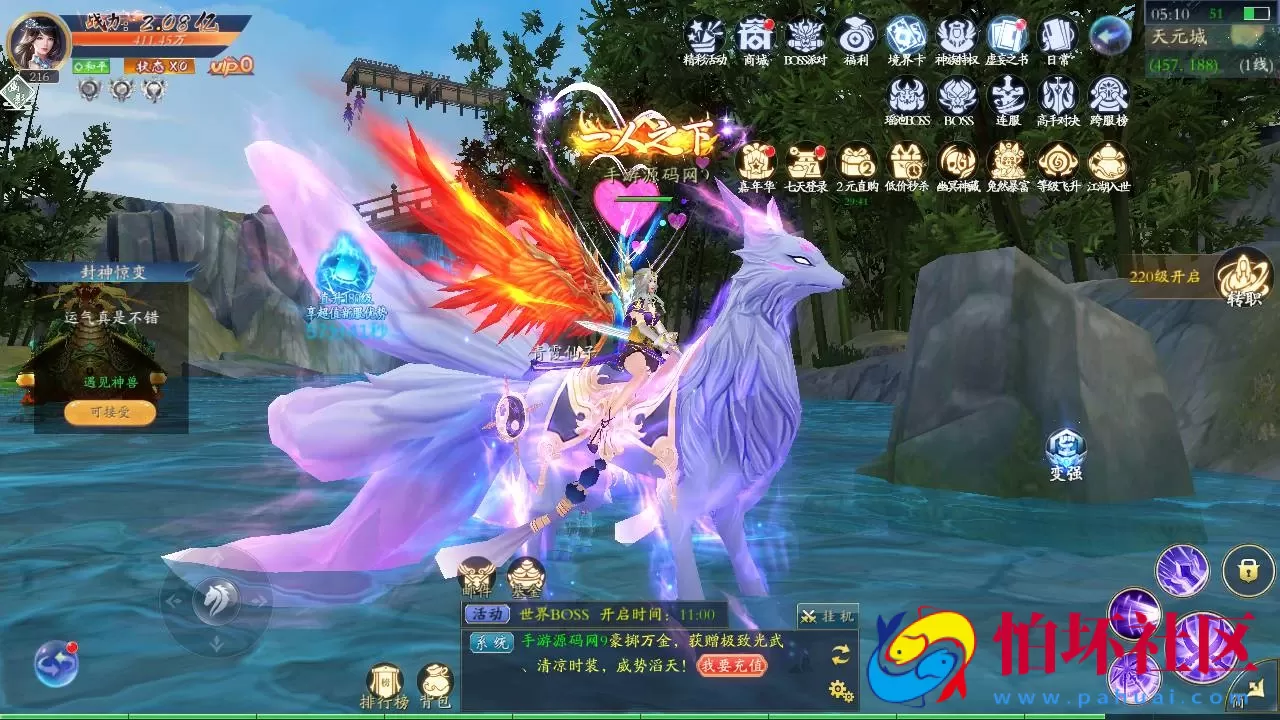Accept the quest via 可接受 button
1280x720 pixels.
click(x=110, y=413)
